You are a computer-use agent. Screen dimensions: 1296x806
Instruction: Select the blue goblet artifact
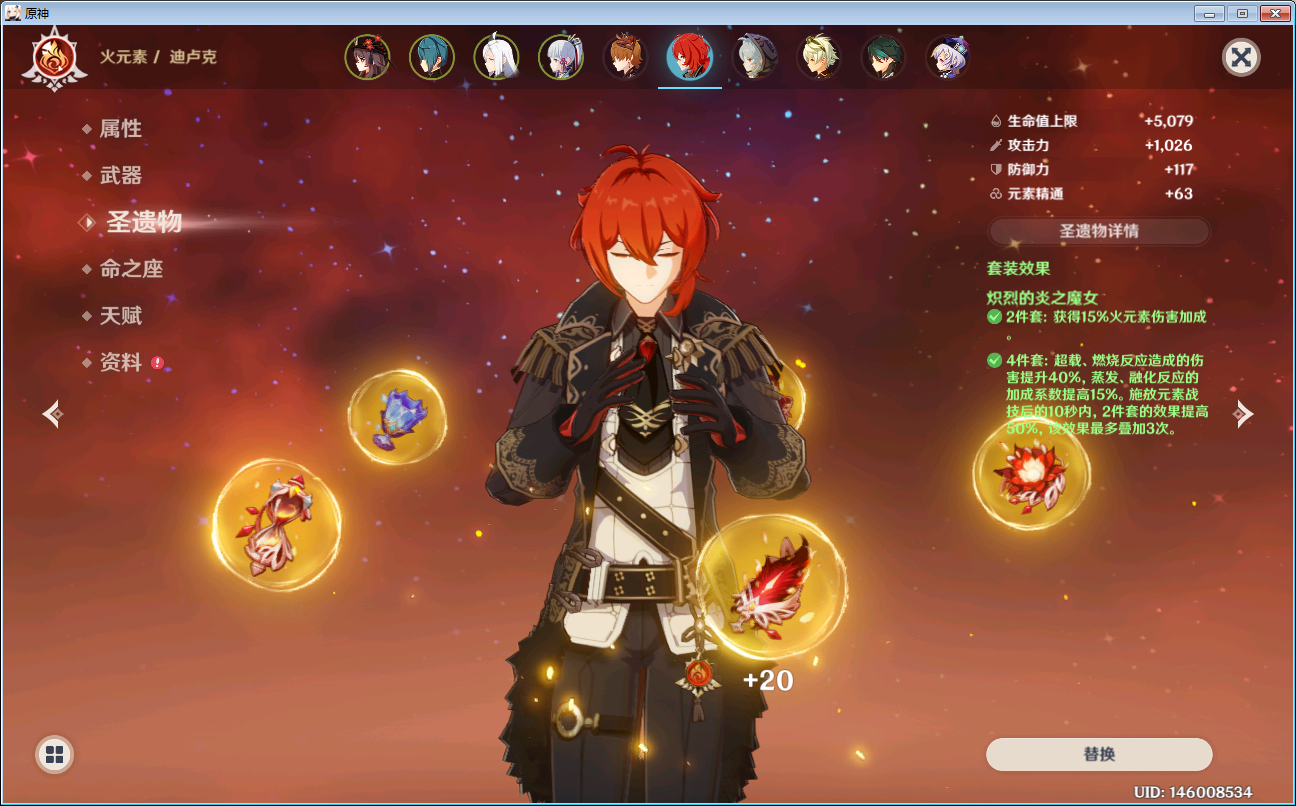point(397,417)
